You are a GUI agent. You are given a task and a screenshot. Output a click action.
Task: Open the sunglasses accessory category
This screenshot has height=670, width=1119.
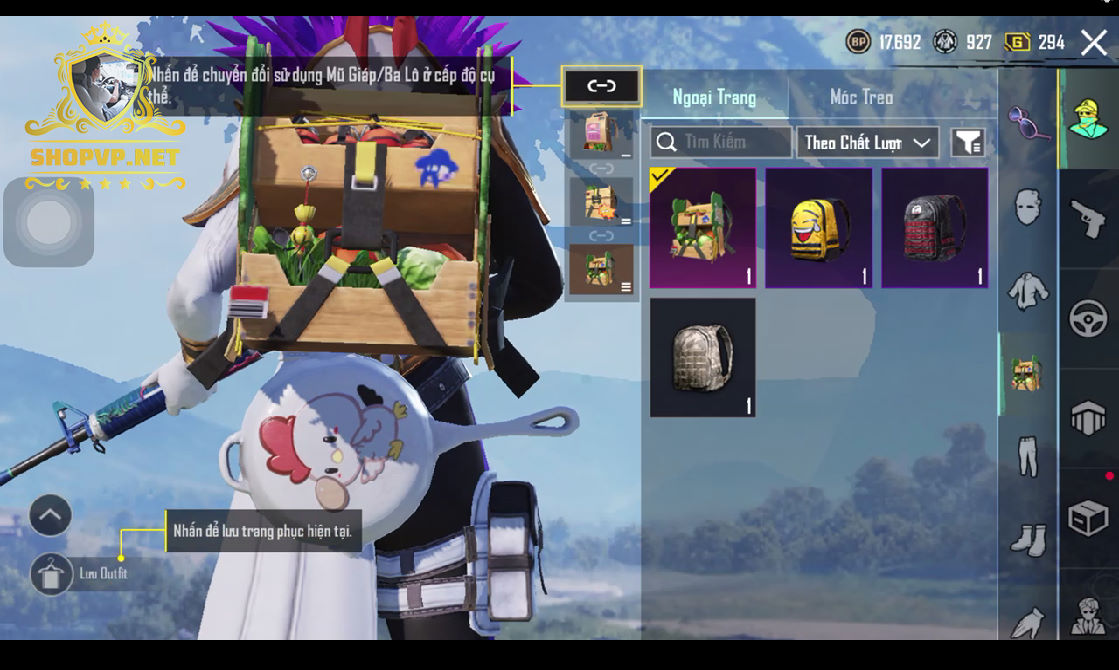click(1028, 123)
